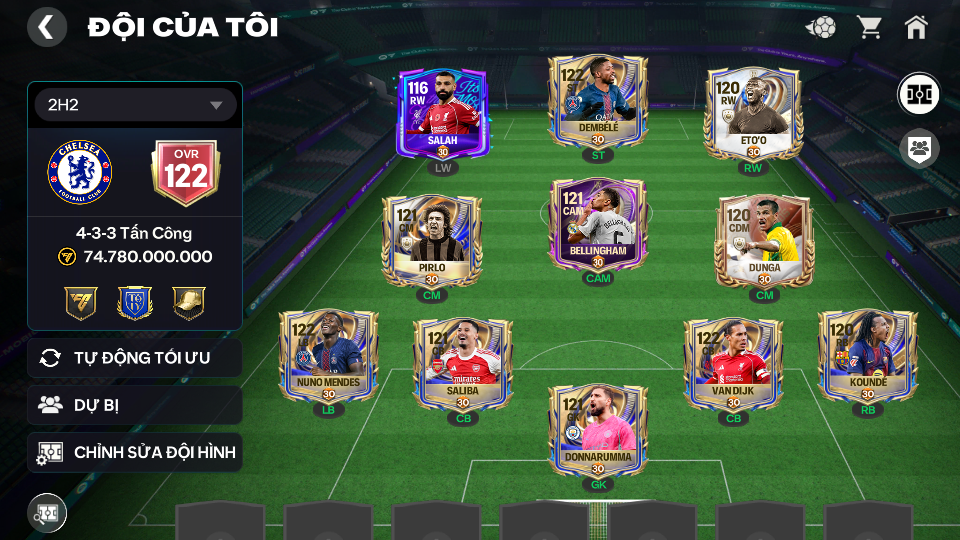Select goalkeeper Donnarumma's card
Viewport: 960px width, 540px height.
coord(597,431)
